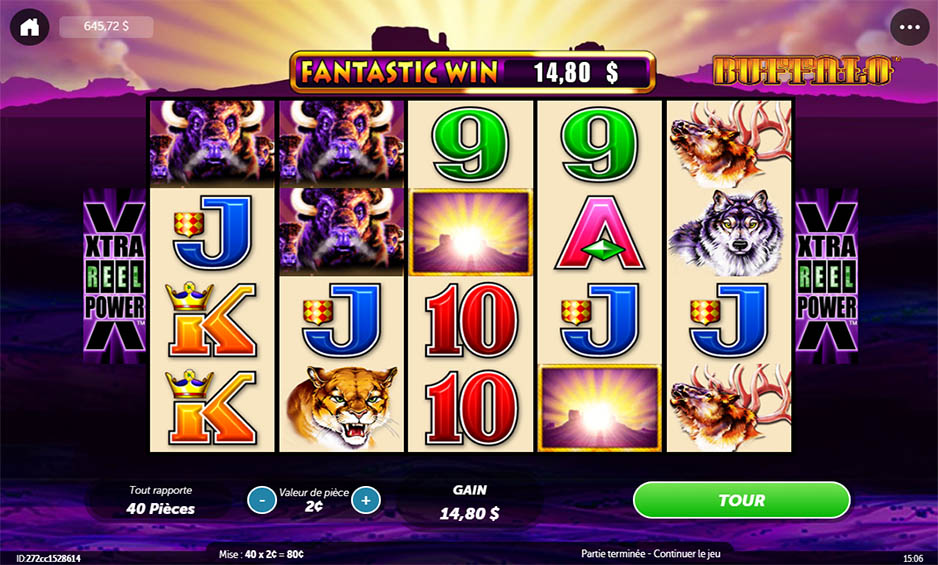Screen dimensions: 938x565
Task: Go to the home lobby icon
Action: click(x=29, y=27)
